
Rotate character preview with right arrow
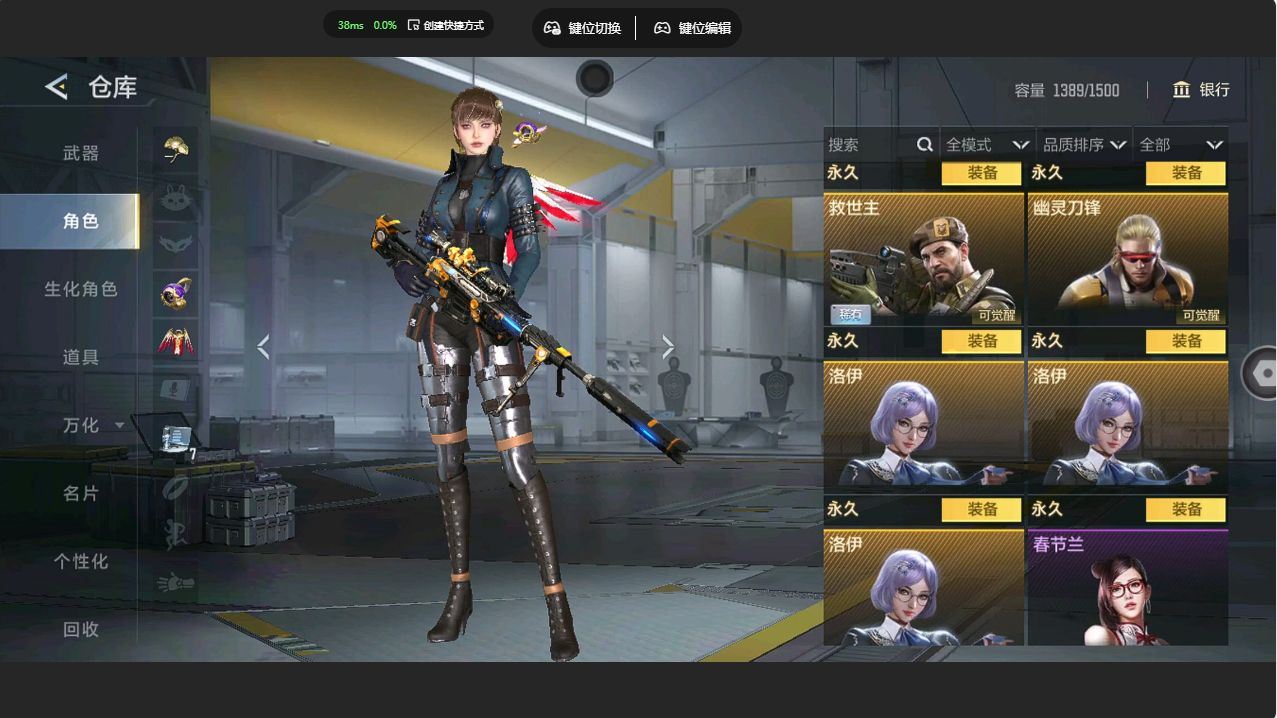pyautogui.click(x=668, y=347)
